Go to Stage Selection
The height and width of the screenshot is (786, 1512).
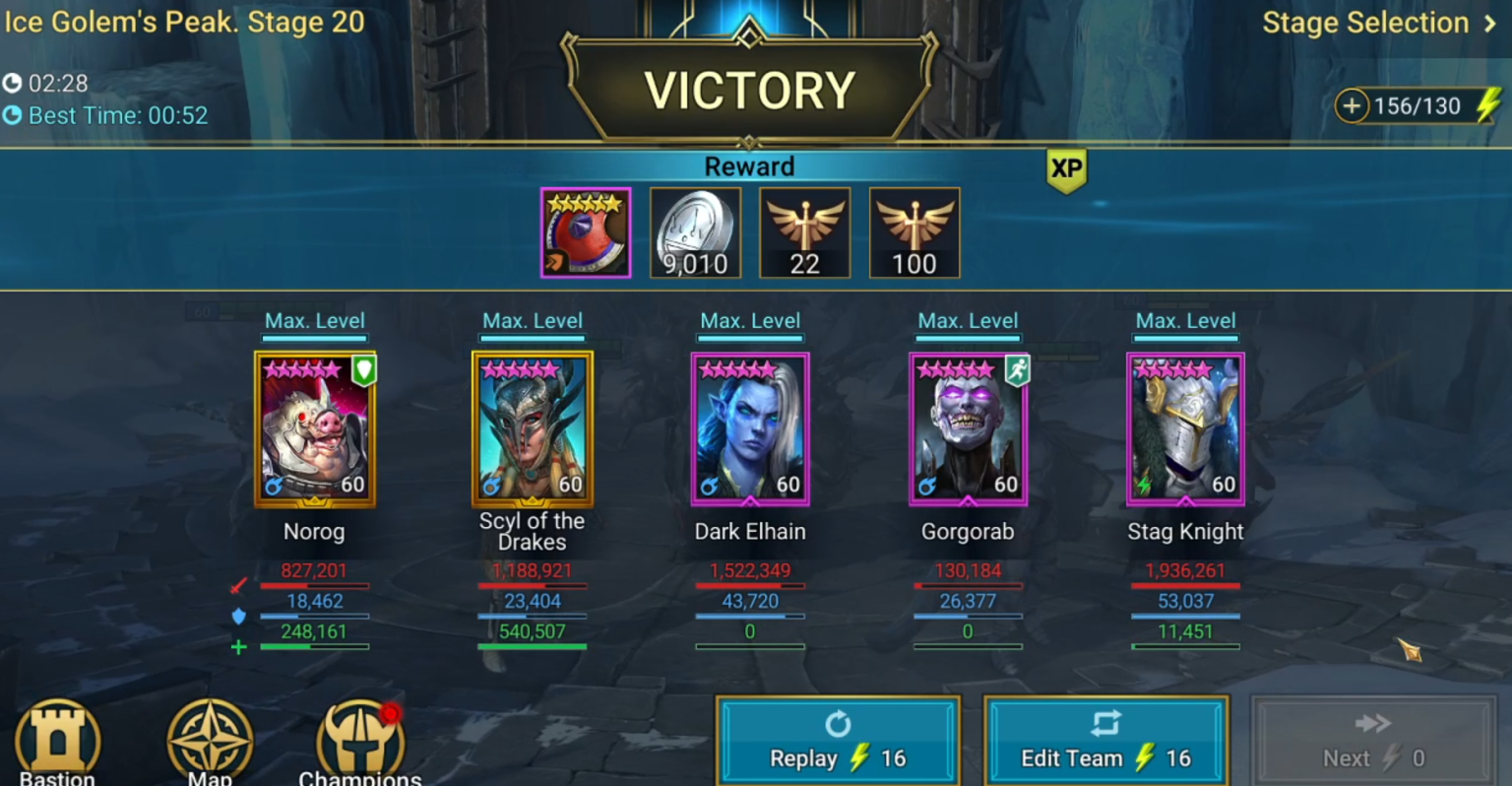coord(1365,23)
